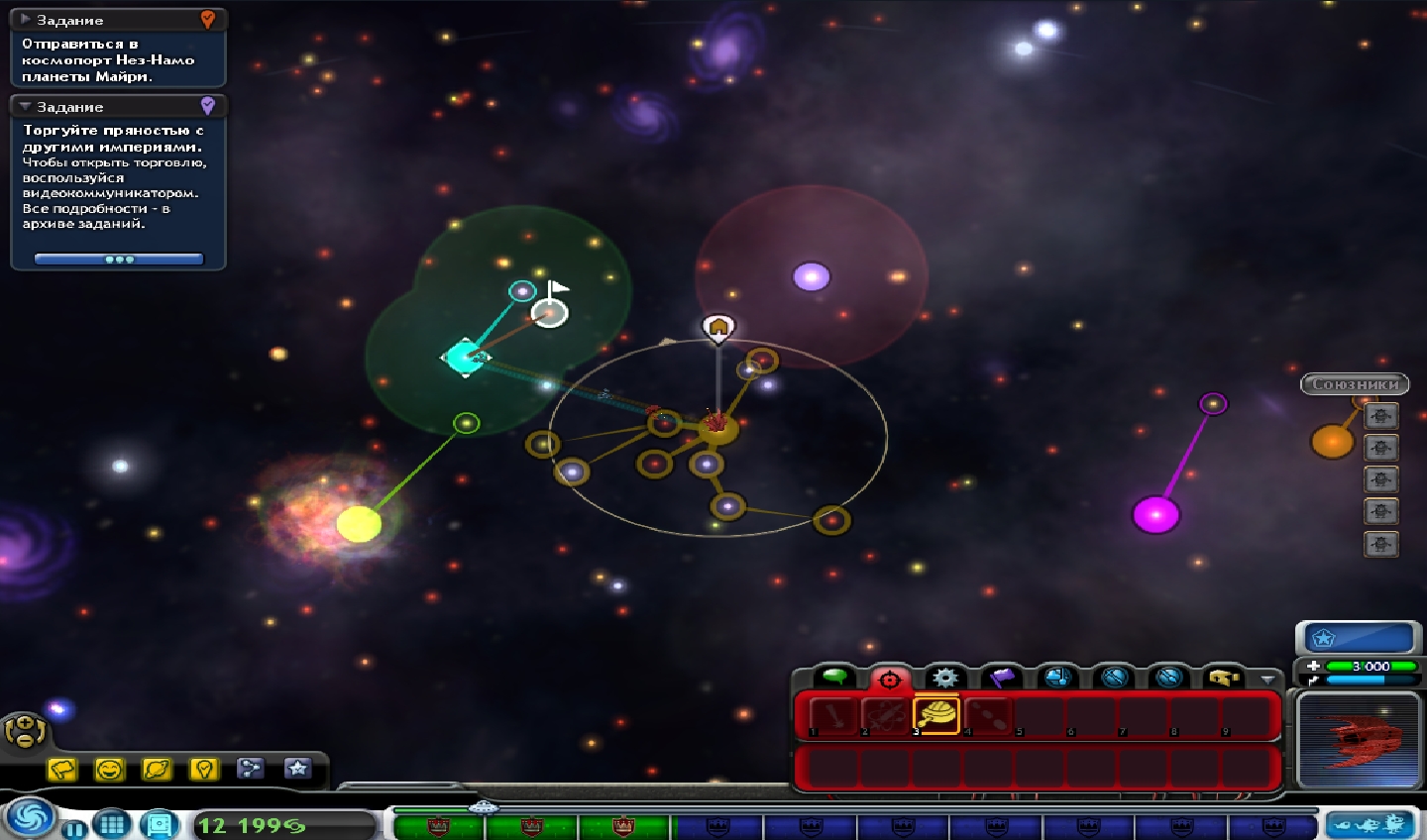Open the blue grid collections button
The image size is (1427, 840).
(x=112, y=824)
